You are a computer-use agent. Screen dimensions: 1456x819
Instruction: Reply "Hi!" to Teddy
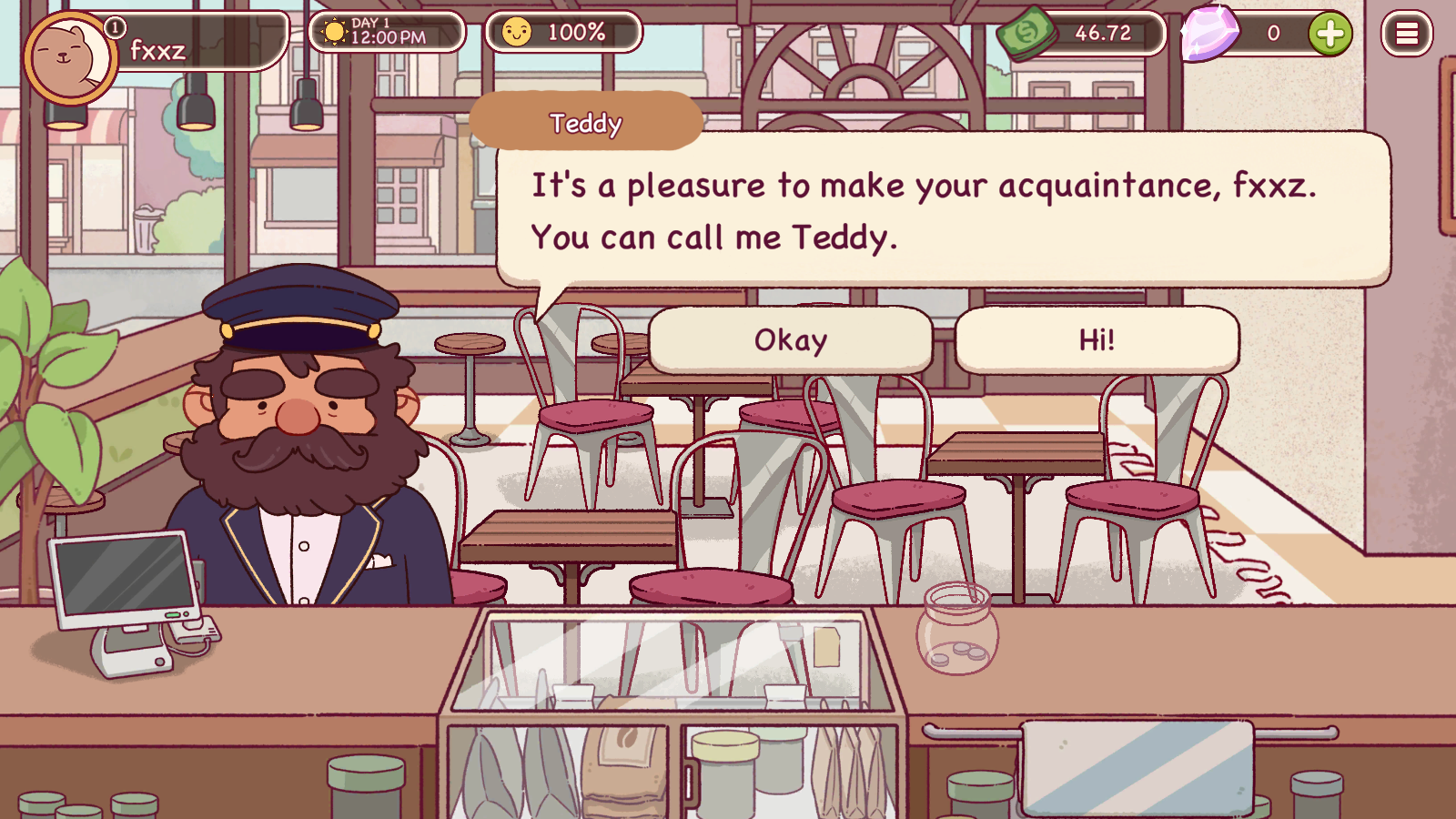pos(1097,340)
